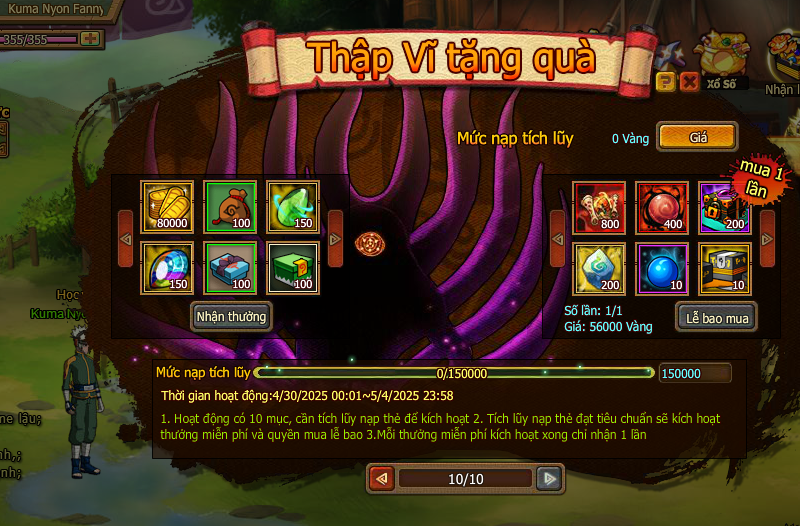The height and width of the screenshot is (526, 800).
Task: Select the gold coins 80000 reward
Action: click(166, 207)
